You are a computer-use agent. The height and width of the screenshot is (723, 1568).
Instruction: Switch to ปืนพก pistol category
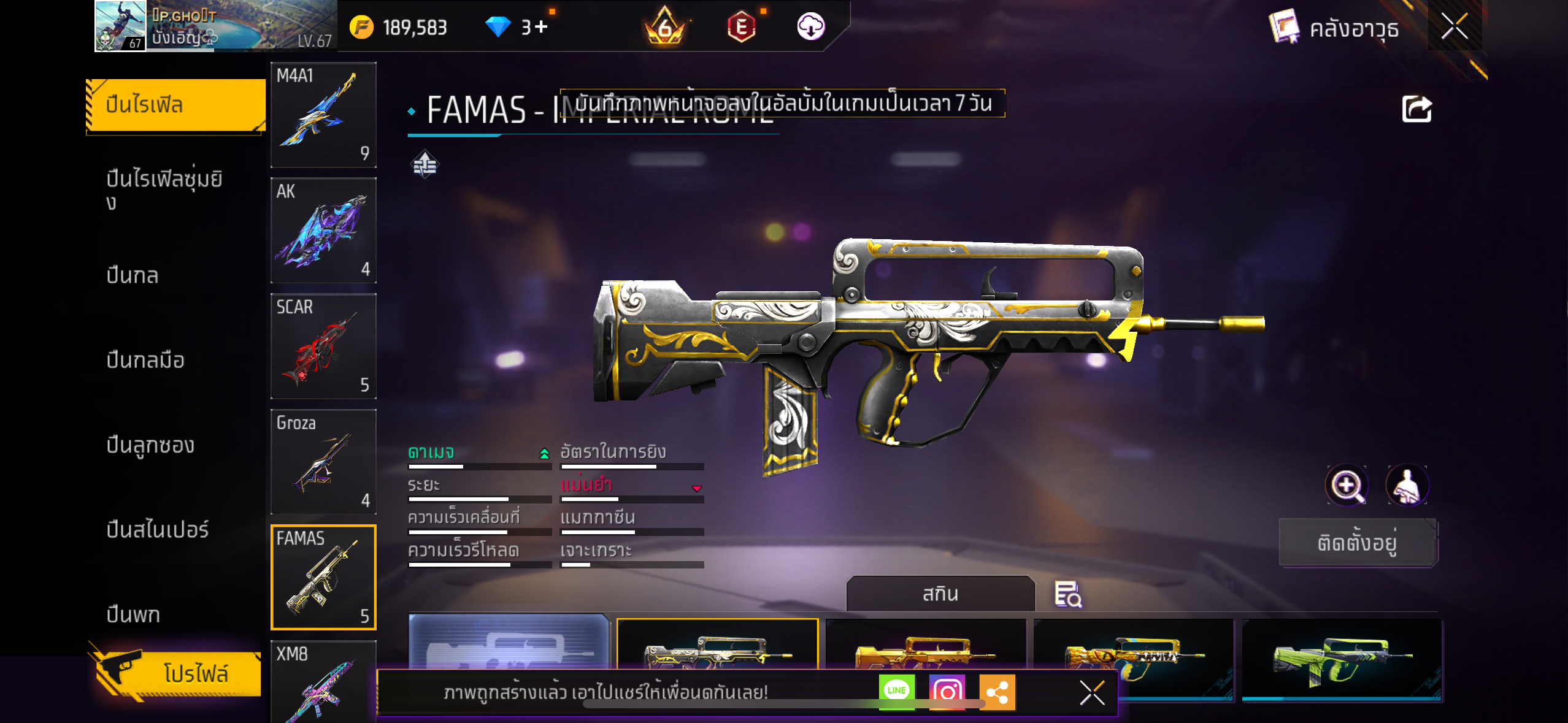[133, 614]
